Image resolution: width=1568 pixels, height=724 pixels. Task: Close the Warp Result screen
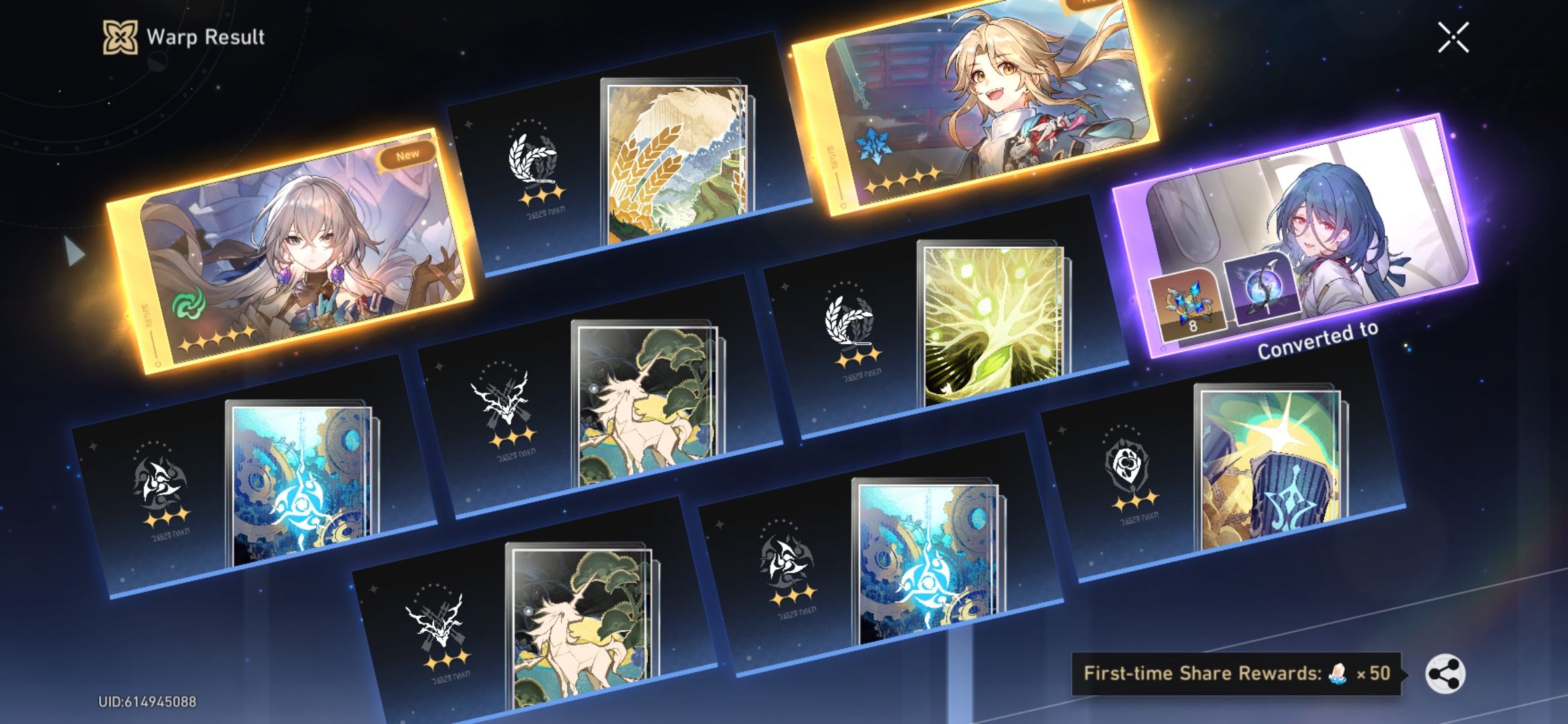[1453, 38]
